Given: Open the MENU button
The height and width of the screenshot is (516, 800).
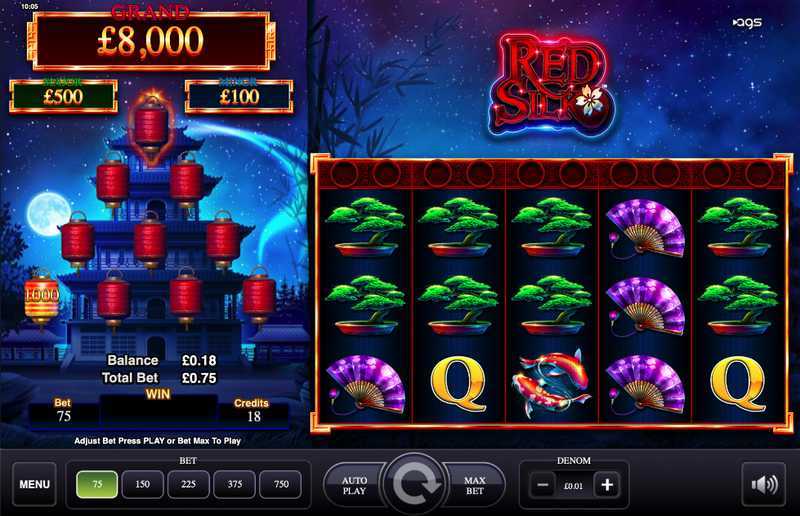Looking at the screenshot, I should [34, 485].
